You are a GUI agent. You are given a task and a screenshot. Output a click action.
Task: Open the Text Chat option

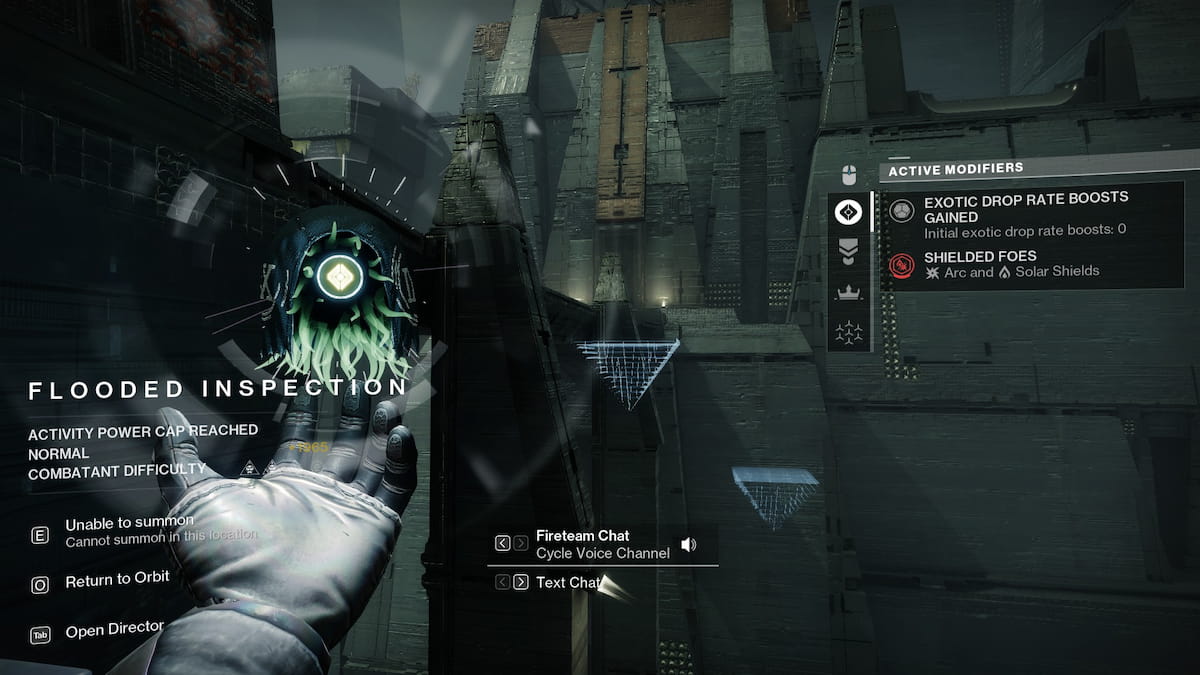tap(566, 582)
